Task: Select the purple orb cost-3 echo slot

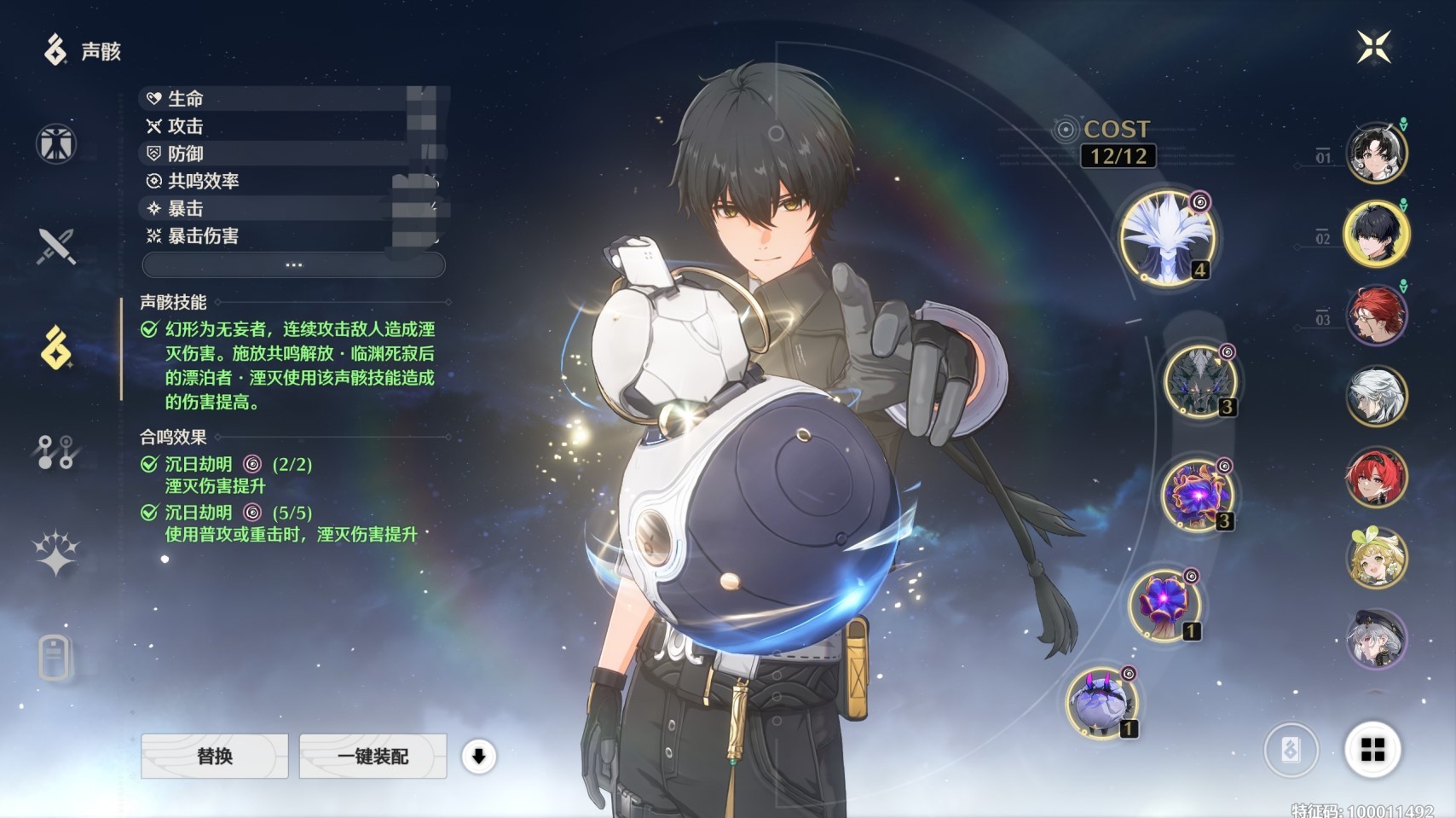Action: 1197,496
